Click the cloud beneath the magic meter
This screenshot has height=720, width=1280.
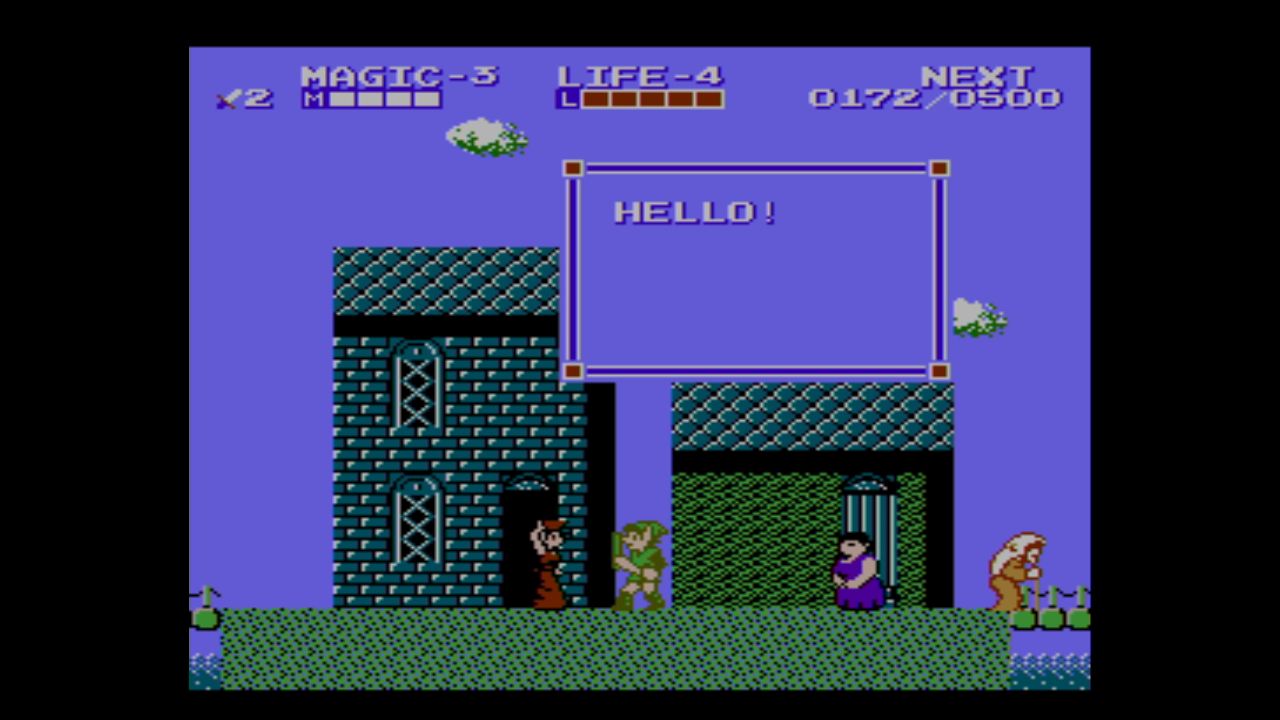pos(487,138)
